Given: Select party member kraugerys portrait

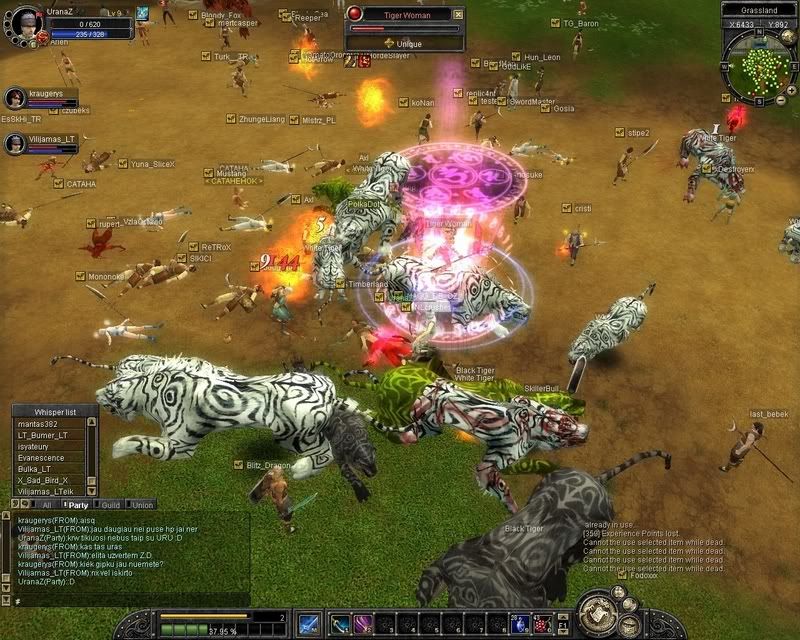Looking at the screenshot, I should [15, 98].
